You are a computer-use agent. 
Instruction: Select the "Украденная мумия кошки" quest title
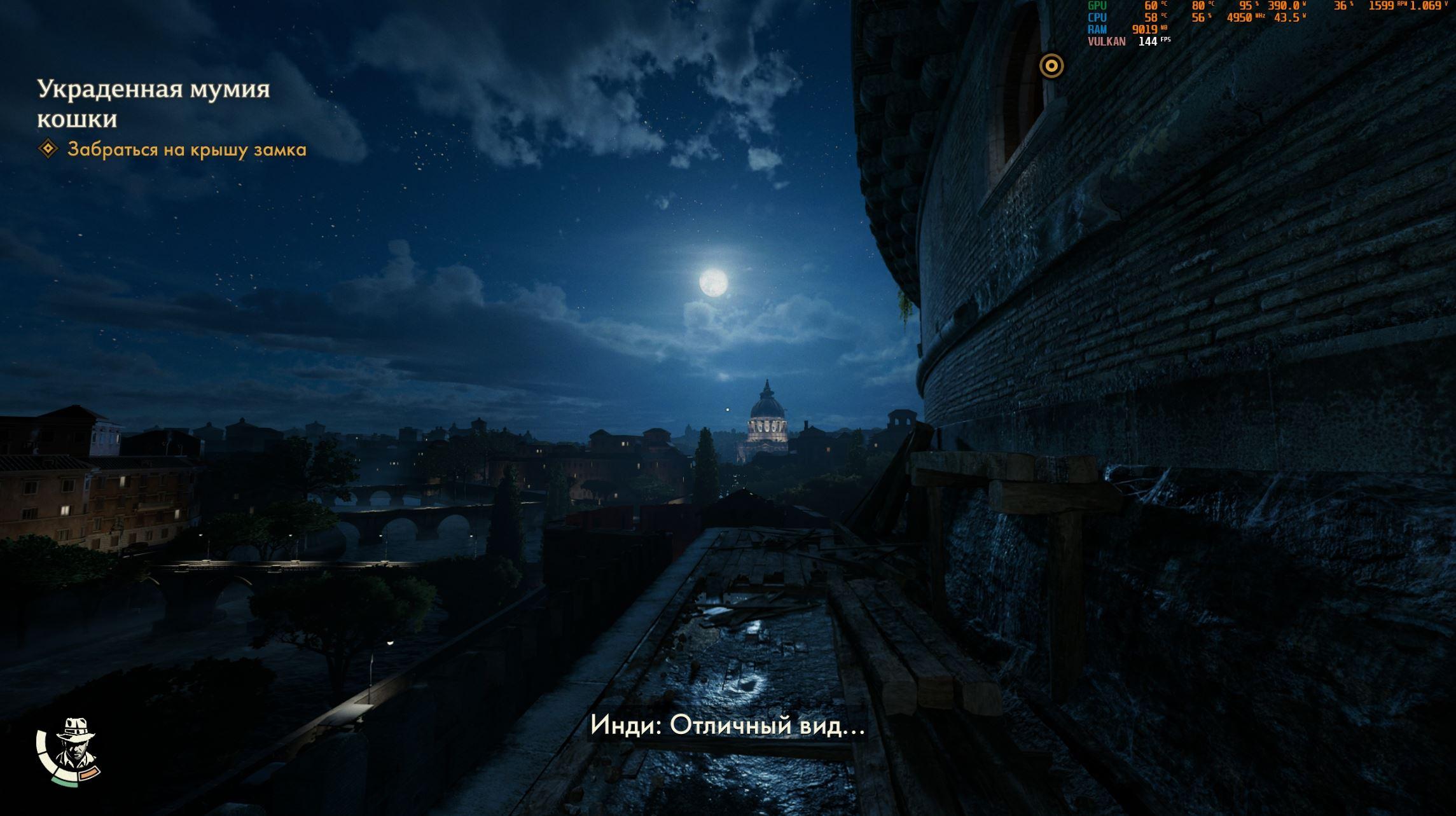tap(153, 104)
